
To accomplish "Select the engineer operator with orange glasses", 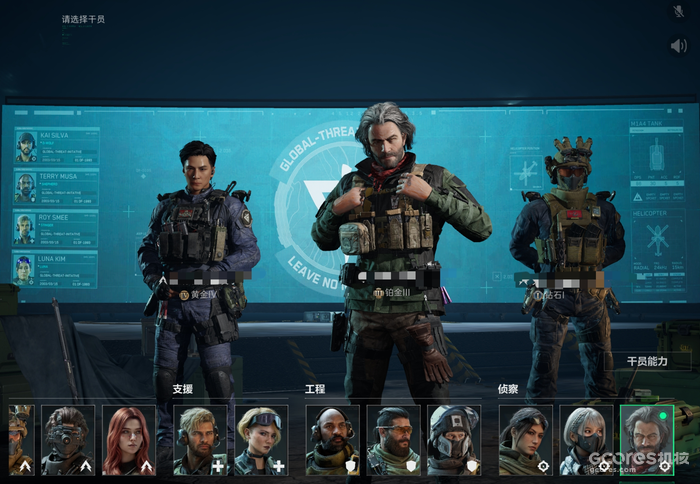I will [393, 439].
